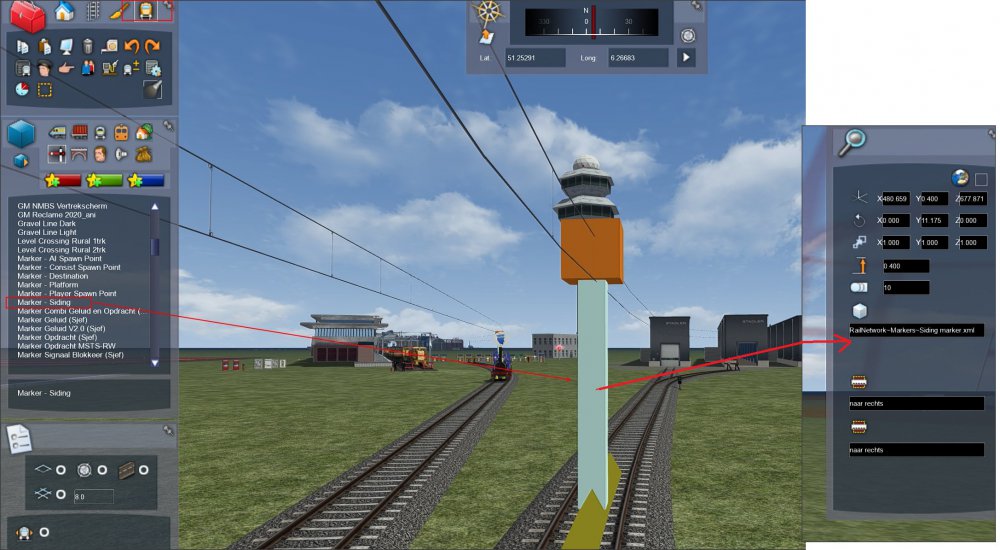Choose the pie chart clock tool

(x=22, y=90)
